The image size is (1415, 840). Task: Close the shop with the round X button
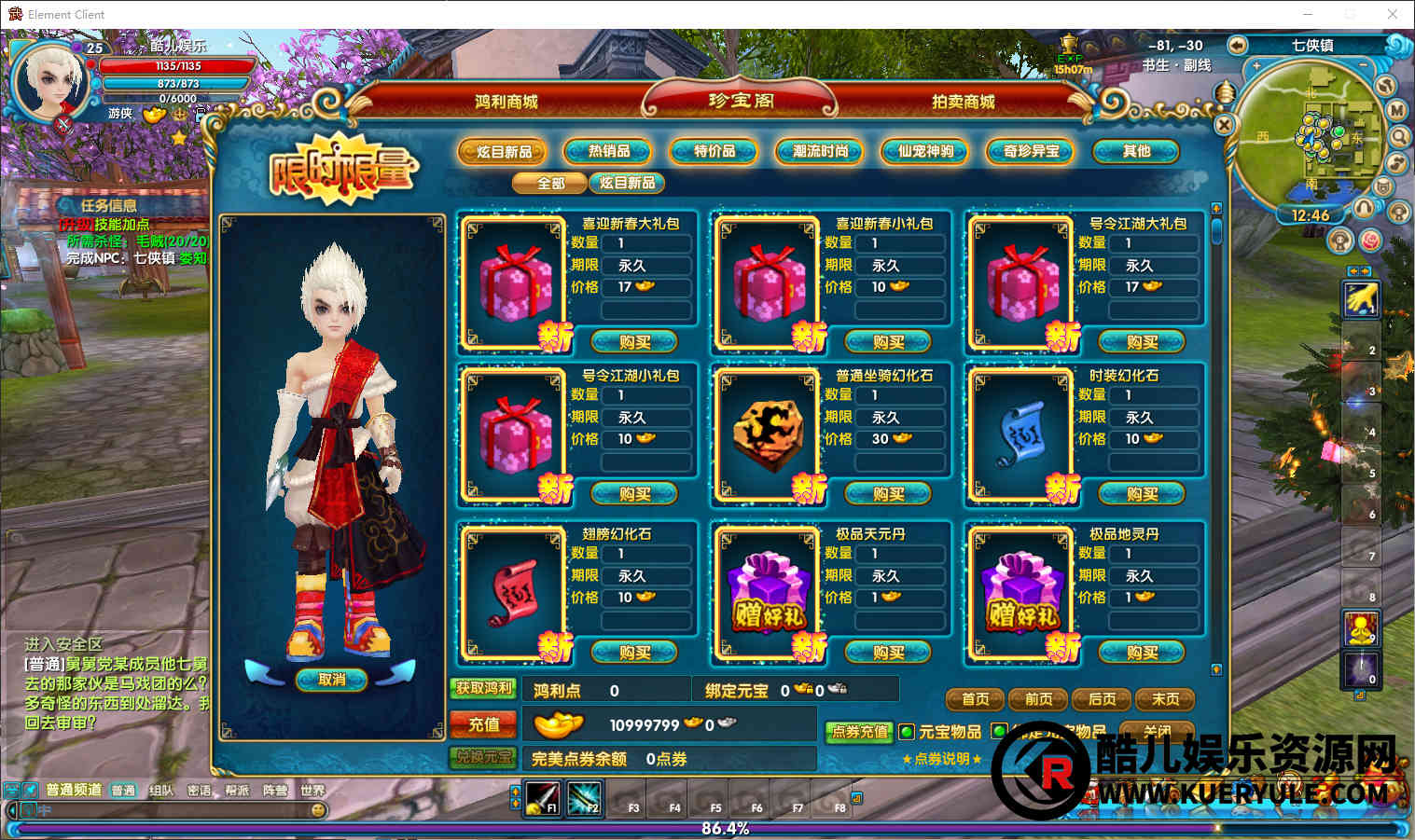tap(1224, 124)
